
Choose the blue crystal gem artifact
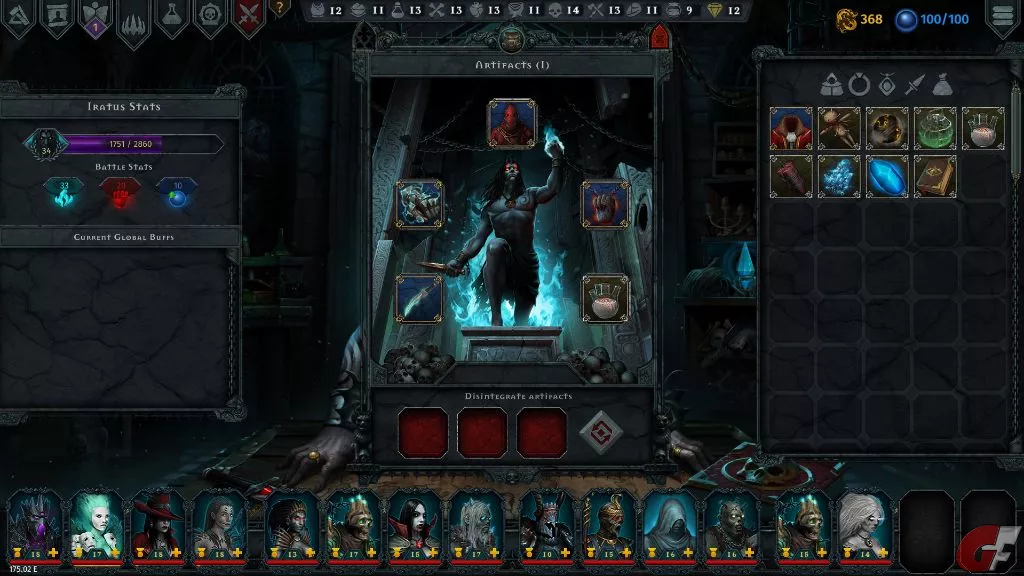tap(886, 176)
